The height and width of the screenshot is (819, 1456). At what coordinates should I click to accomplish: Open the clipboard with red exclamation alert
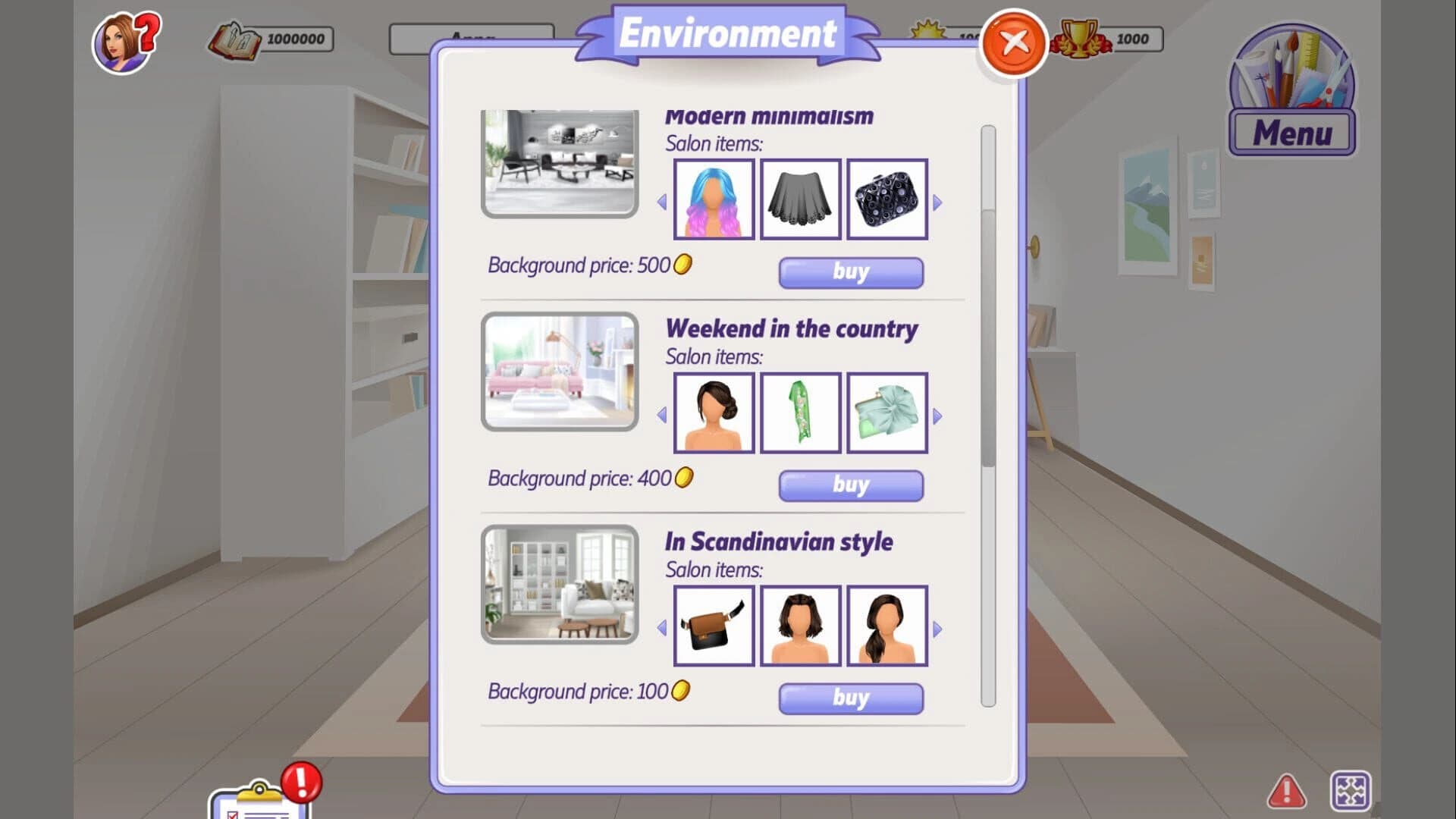pos(258,796)
